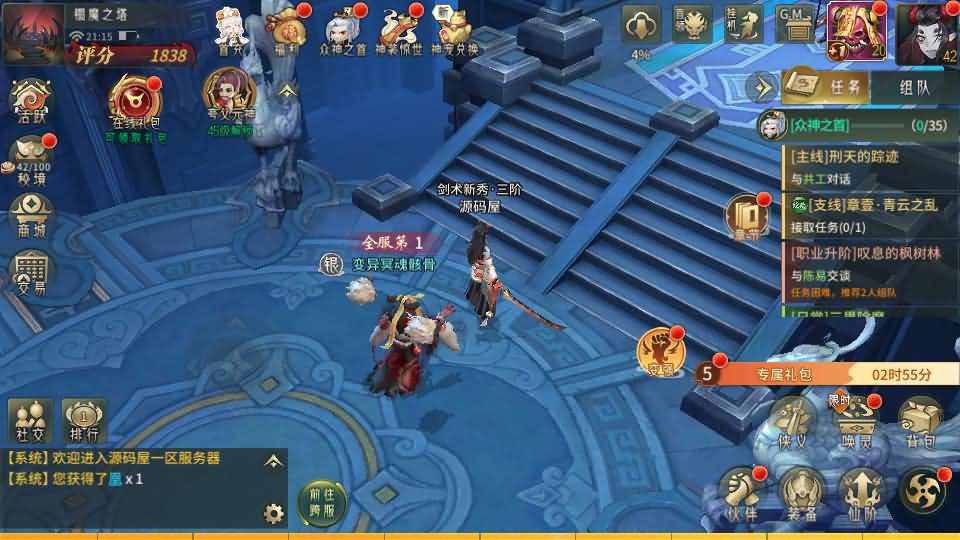Screen dimensions: 960x540
Task: Open the 社交 social menu
Action: (x=30, y=420)
